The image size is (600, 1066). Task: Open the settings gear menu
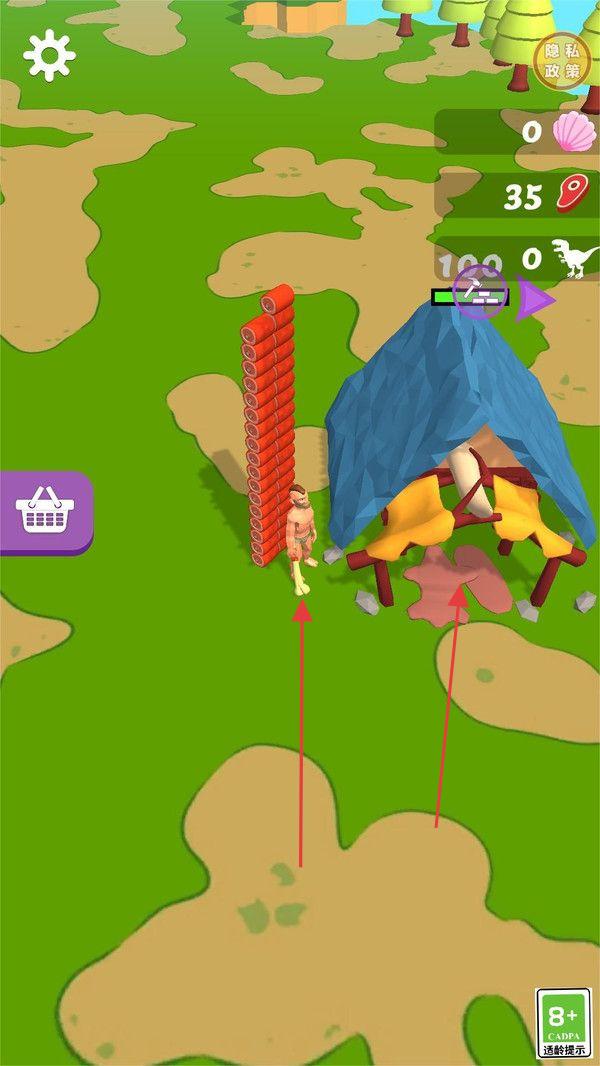coord(49,55)
